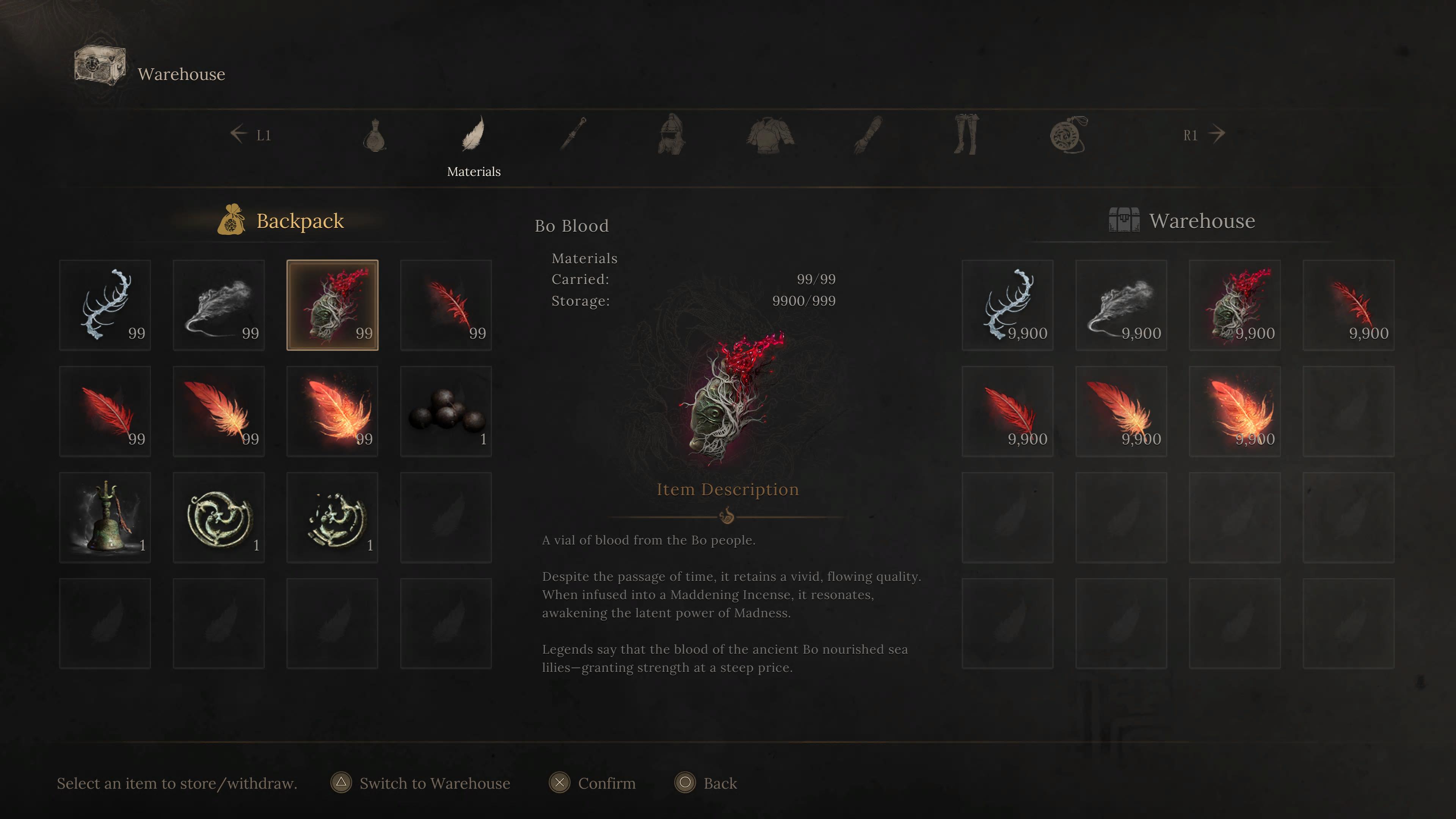Choose the Bo Blood stack in Warehouse
The height and width of the screenshot is (819, 1456).
[1235, 305]
